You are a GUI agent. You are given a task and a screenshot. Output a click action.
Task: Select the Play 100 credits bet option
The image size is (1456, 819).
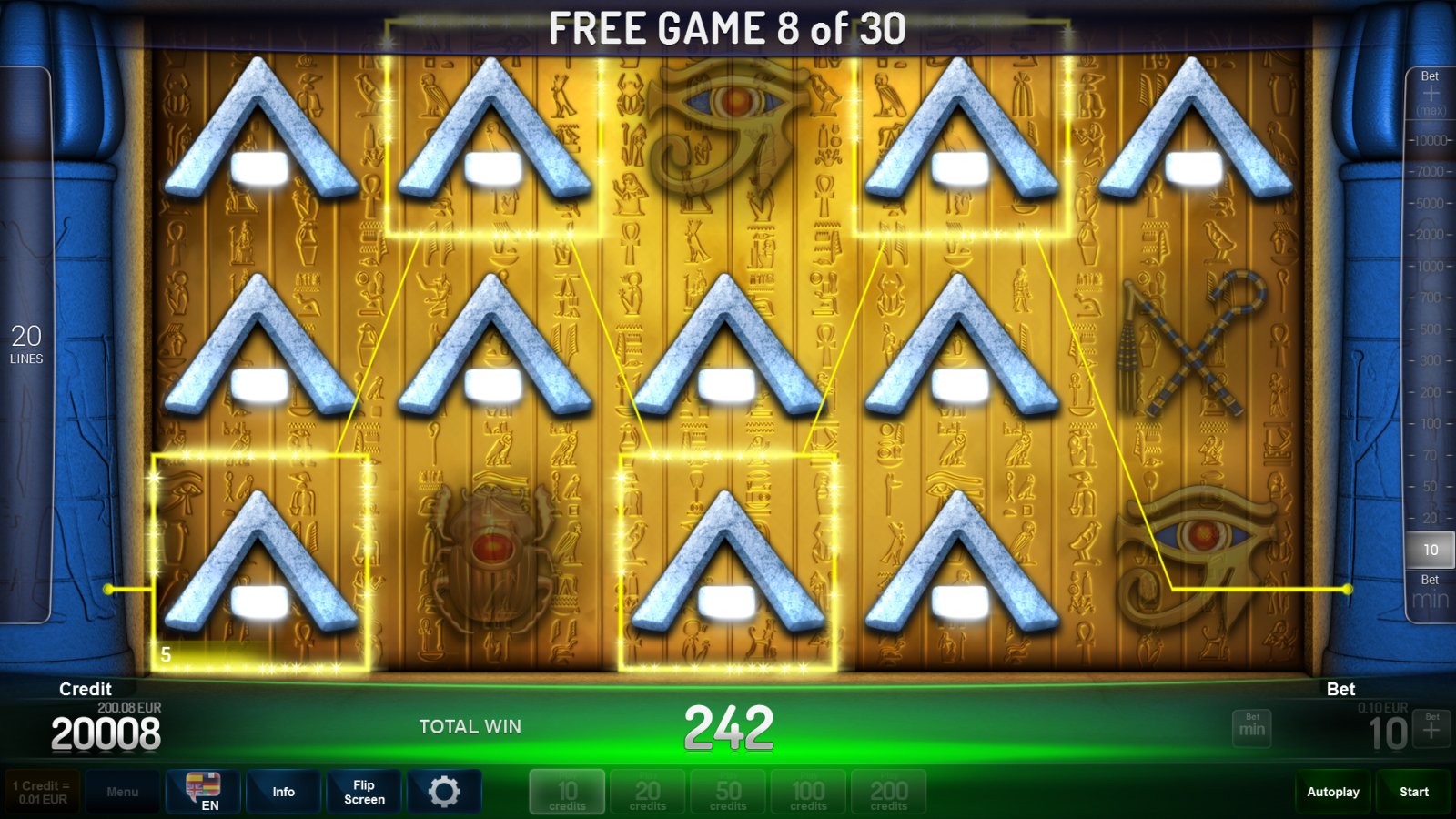tap(807, 791)
